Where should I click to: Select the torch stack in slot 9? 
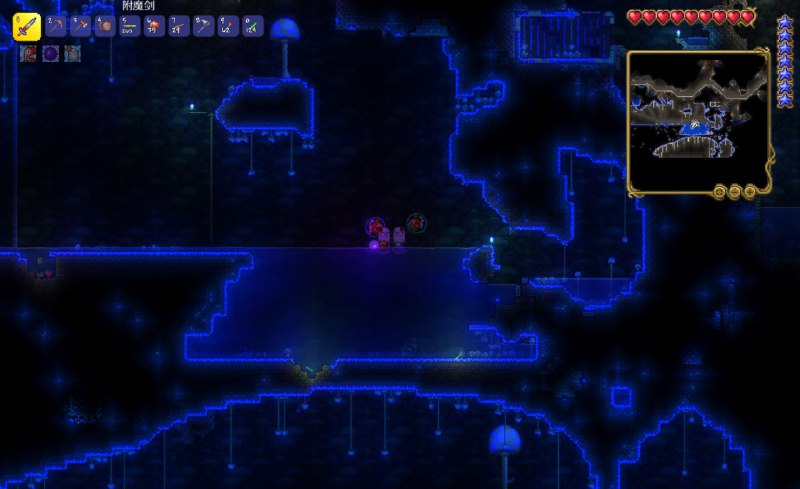point(229,26)
